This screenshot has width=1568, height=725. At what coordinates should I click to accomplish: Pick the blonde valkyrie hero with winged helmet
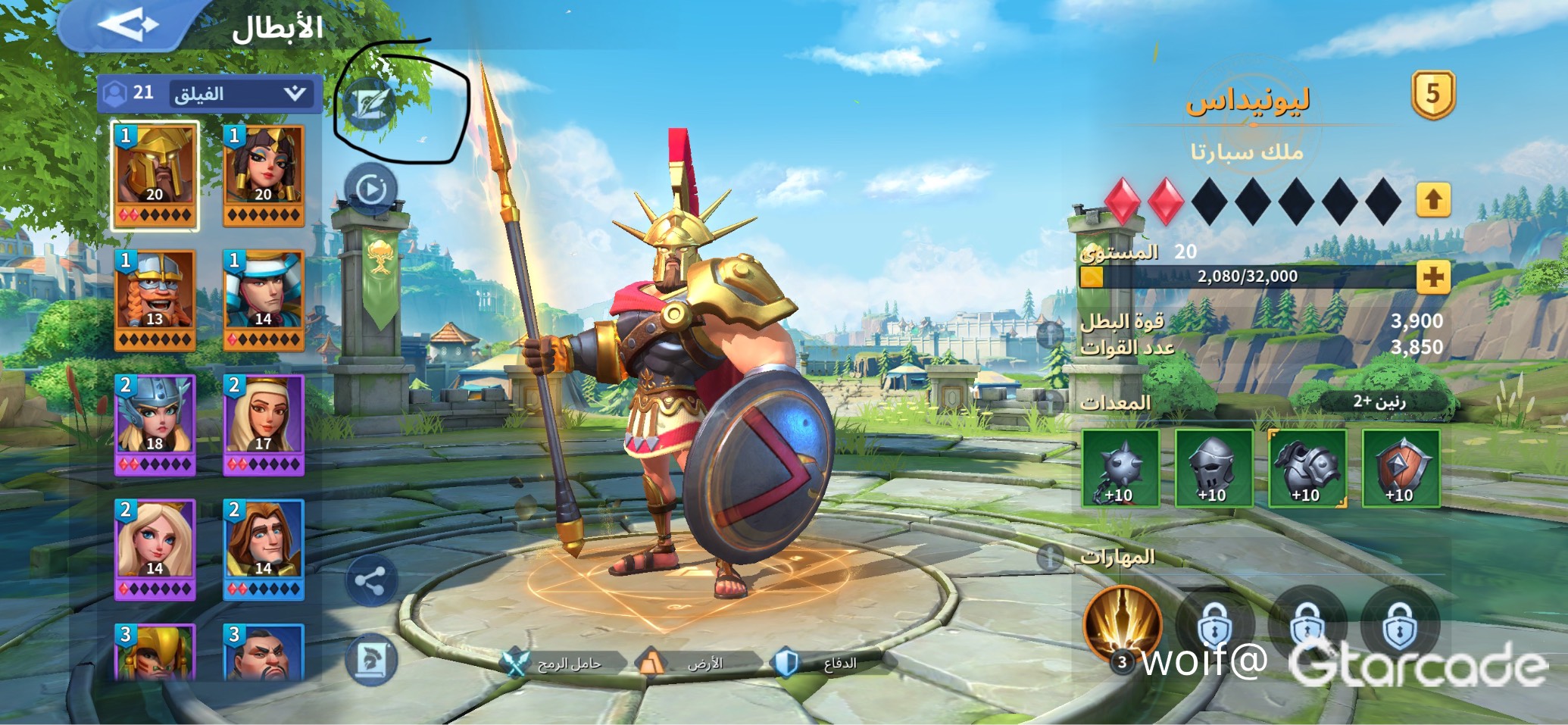pyautogui.click(x=155, y=424)
